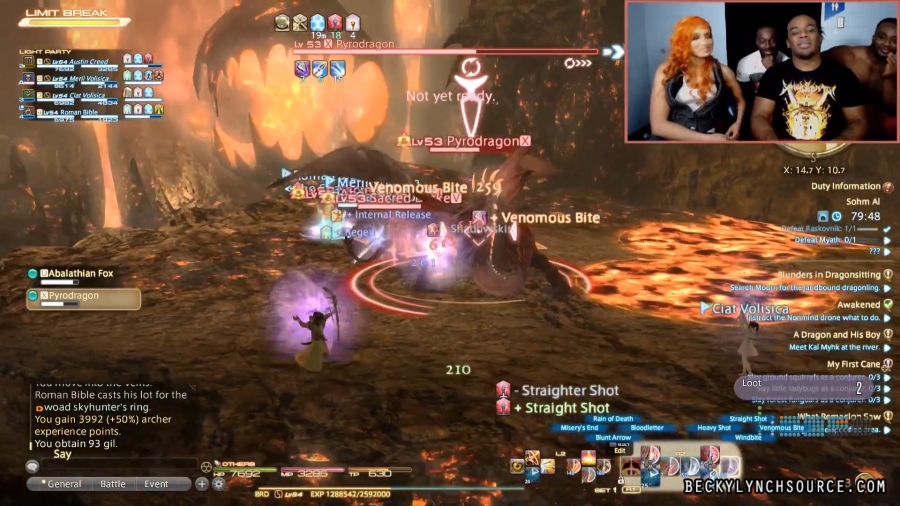Image resolution: width=900 pixels, height=506 pixels.
Task: Select the Event chat tab
Action: point(156,484)
